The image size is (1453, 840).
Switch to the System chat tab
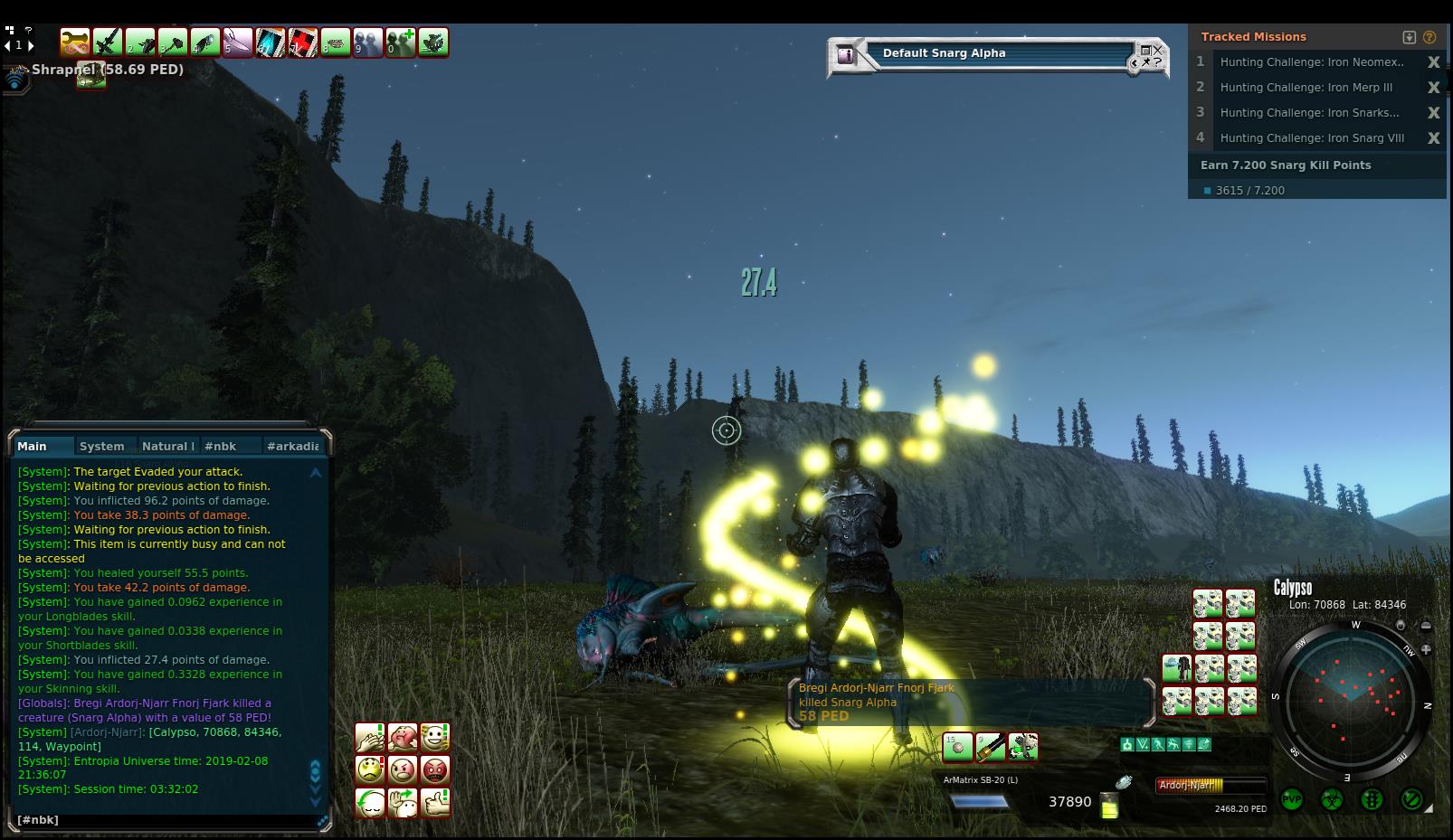click(x=101, y=446)
